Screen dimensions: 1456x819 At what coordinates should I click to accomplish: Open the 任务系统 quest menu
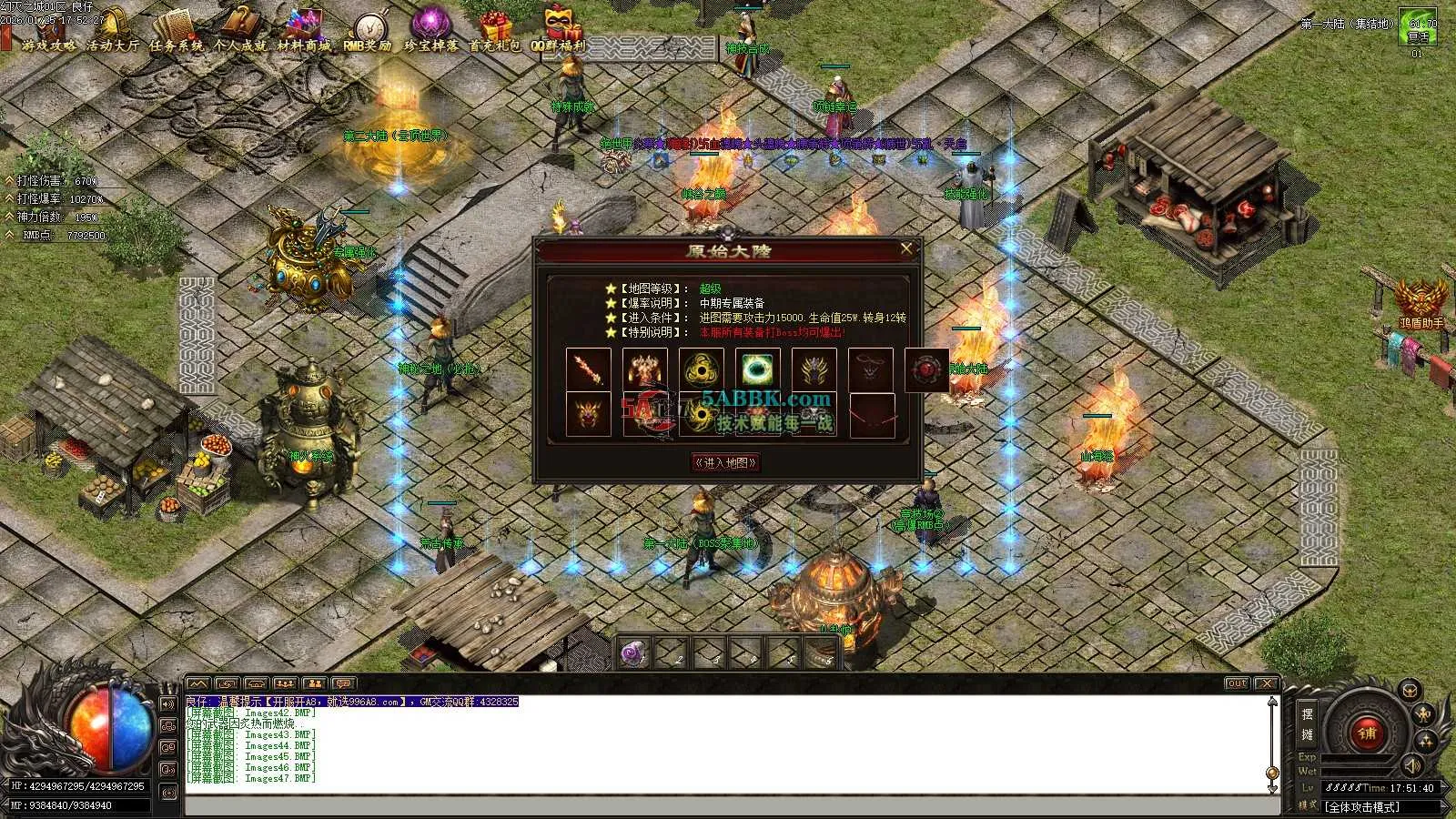click(177, 33)
